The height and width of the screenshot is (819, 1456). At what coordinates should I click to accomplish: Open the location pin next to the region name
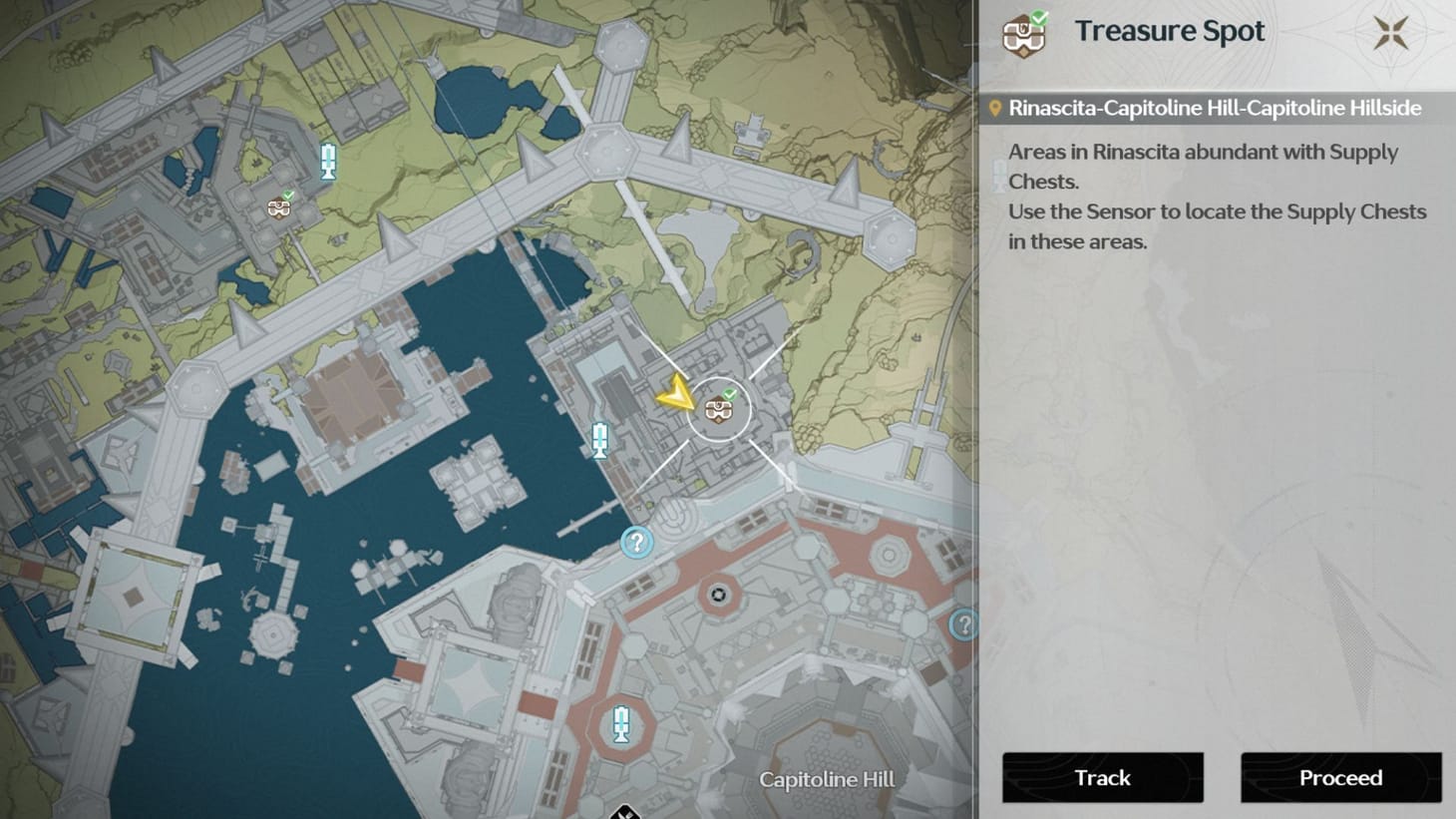tap(993, 108)
